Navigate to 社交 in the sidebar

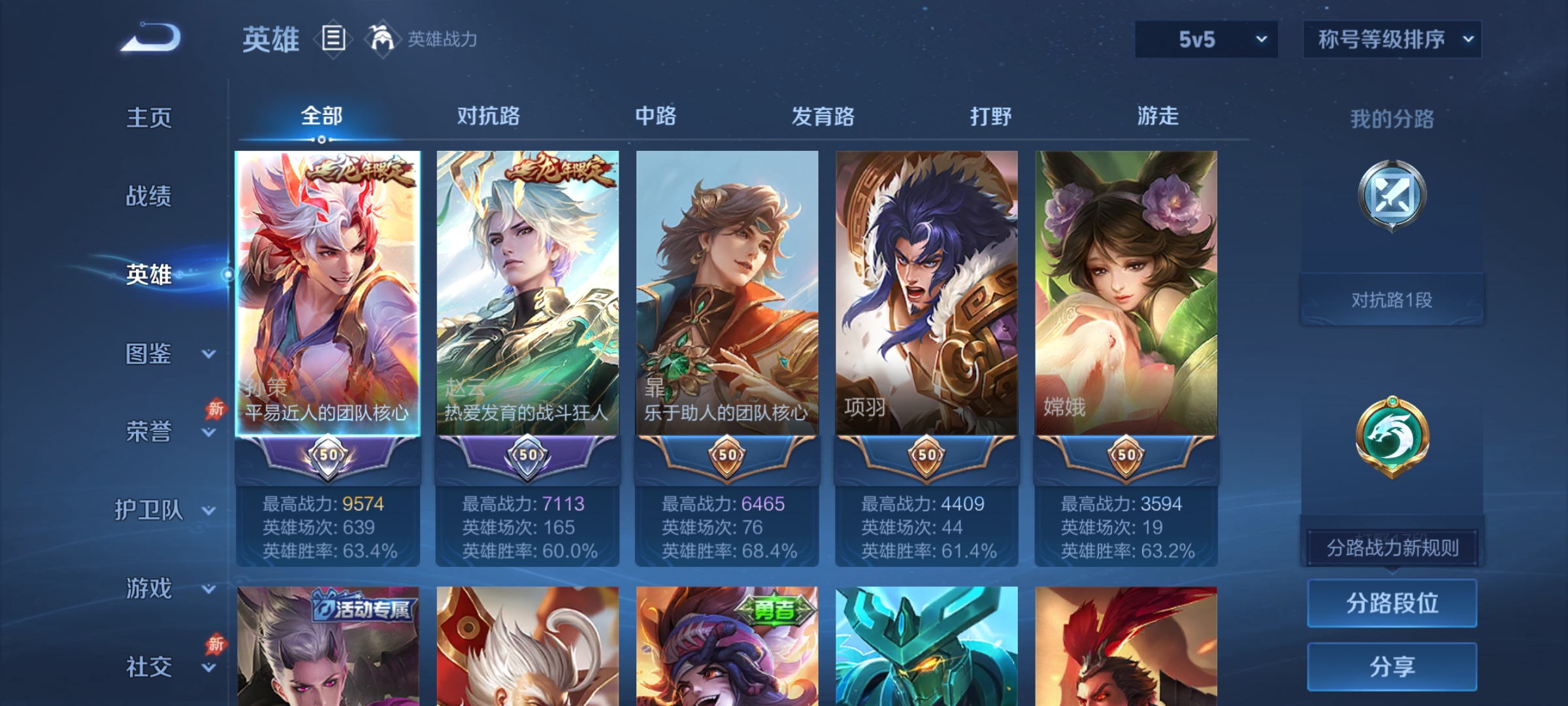click(x=149, y=667)
